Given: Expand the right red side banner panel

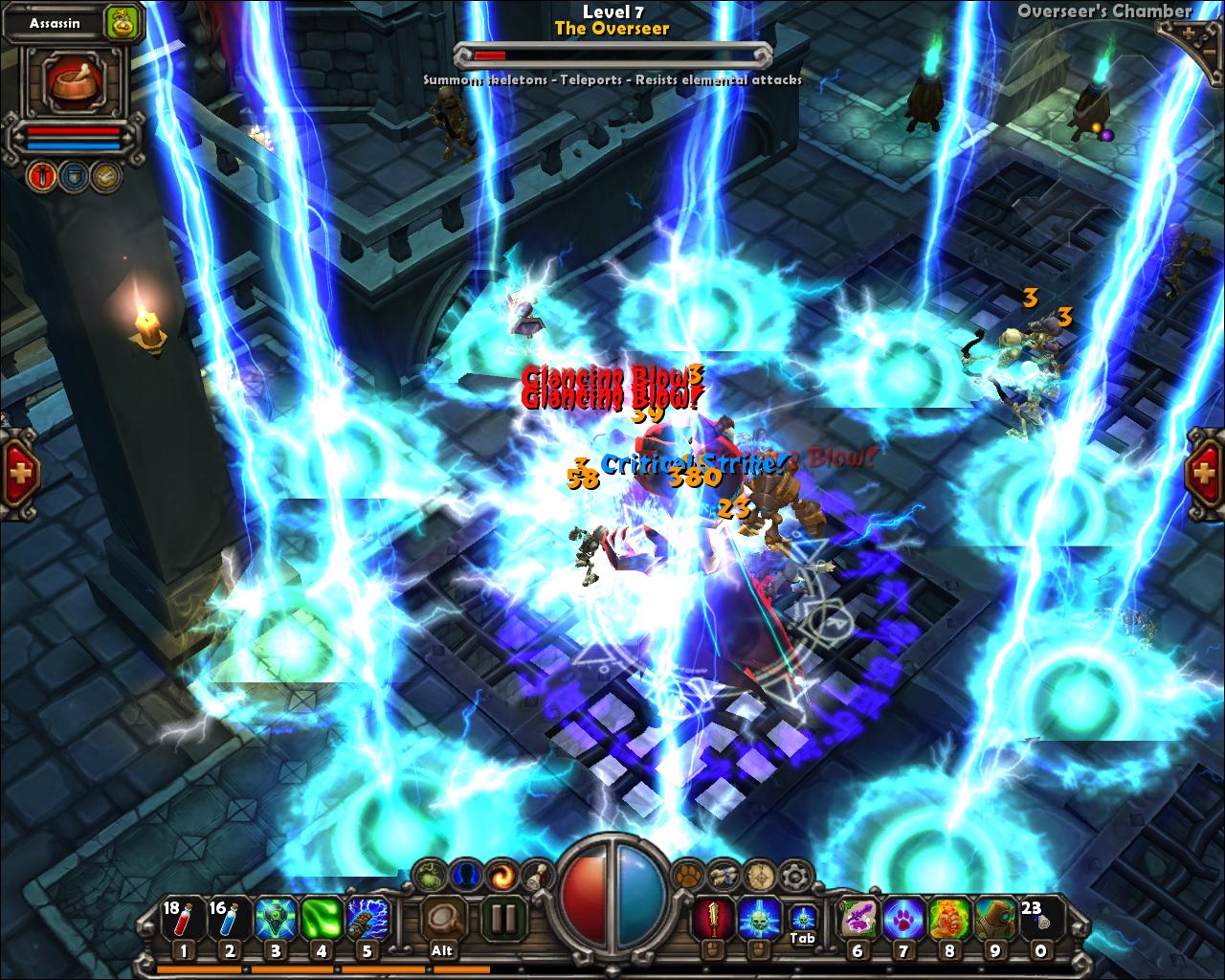Looking at the screenshot, I should [x=1205, y=469].
